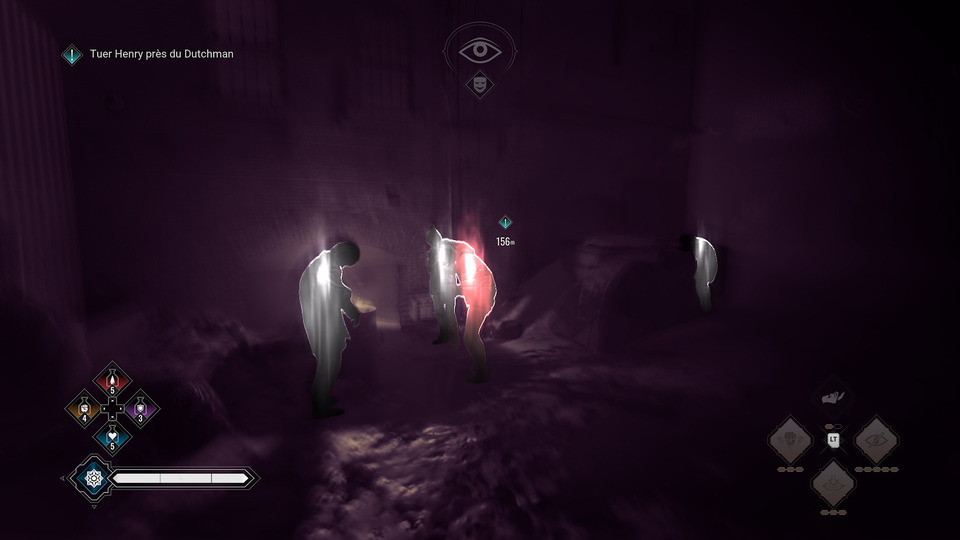Click the eye detection indicator
Viewport: 960px width, 540px height.
click(x=480, y=50)
